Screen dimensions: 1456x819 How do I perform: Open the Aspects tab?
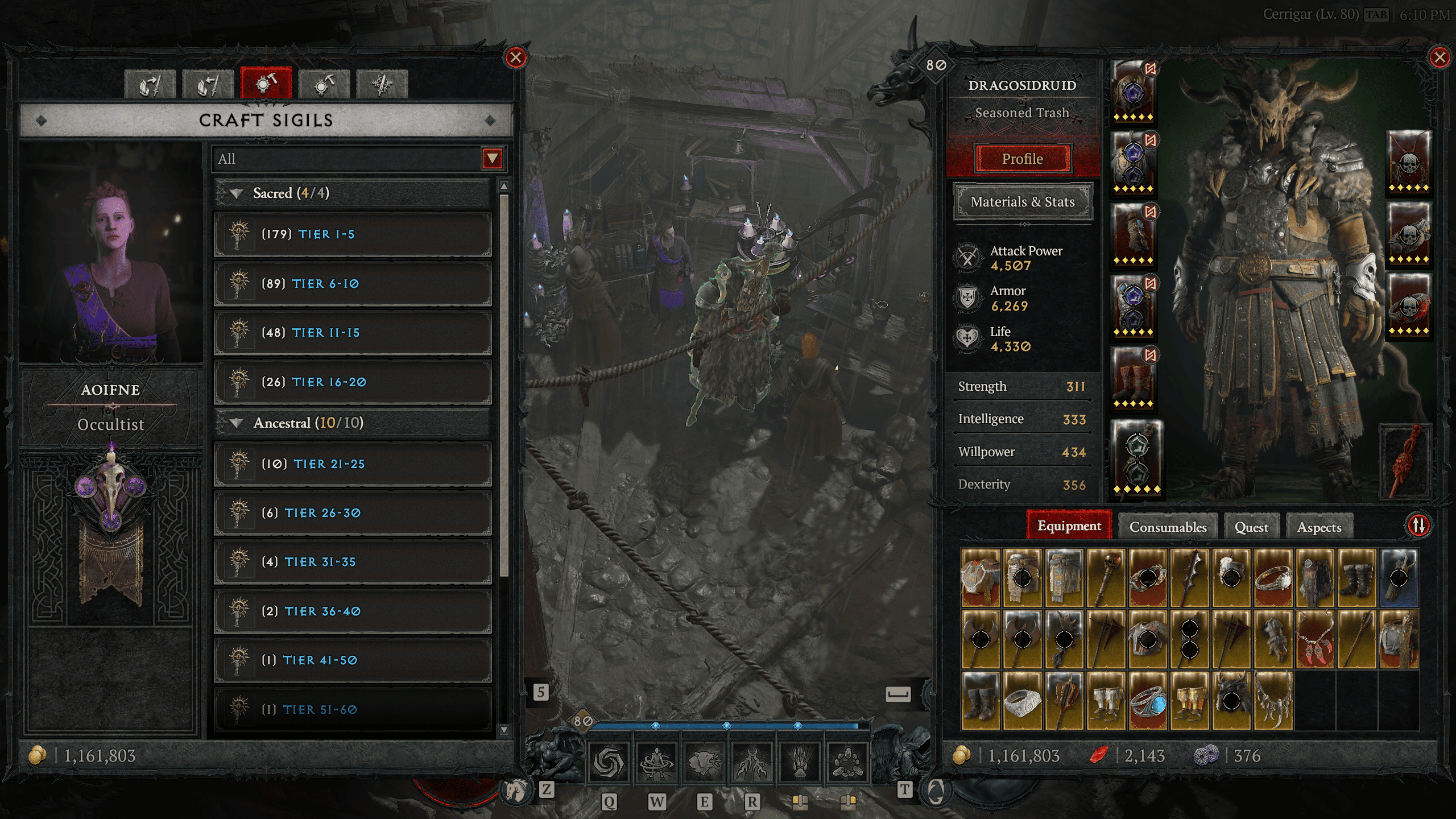1319,527
